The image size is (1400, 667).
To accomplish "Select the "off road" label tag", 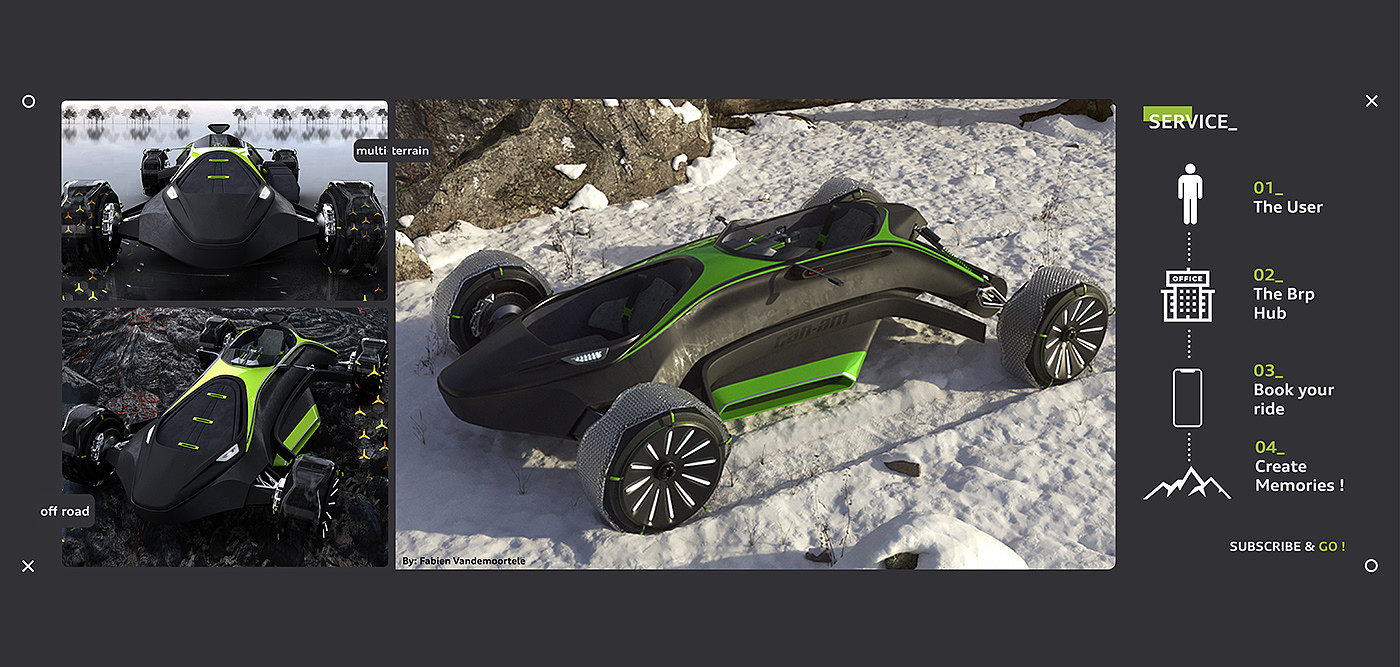I will click(65, 511).
